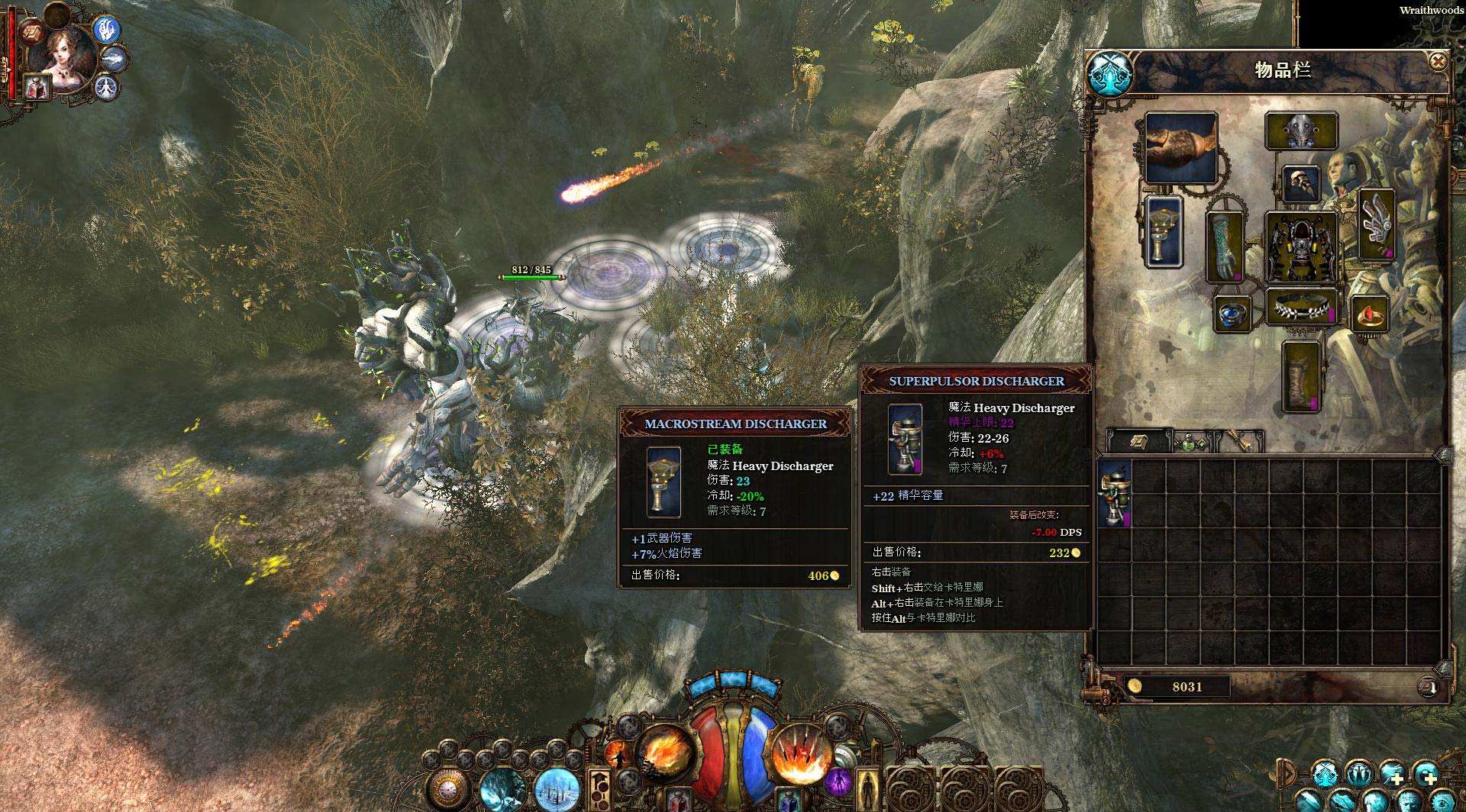1466x812 pixels.
Task: Click the spiked belt equipment slot
Action: point(1301,307)
